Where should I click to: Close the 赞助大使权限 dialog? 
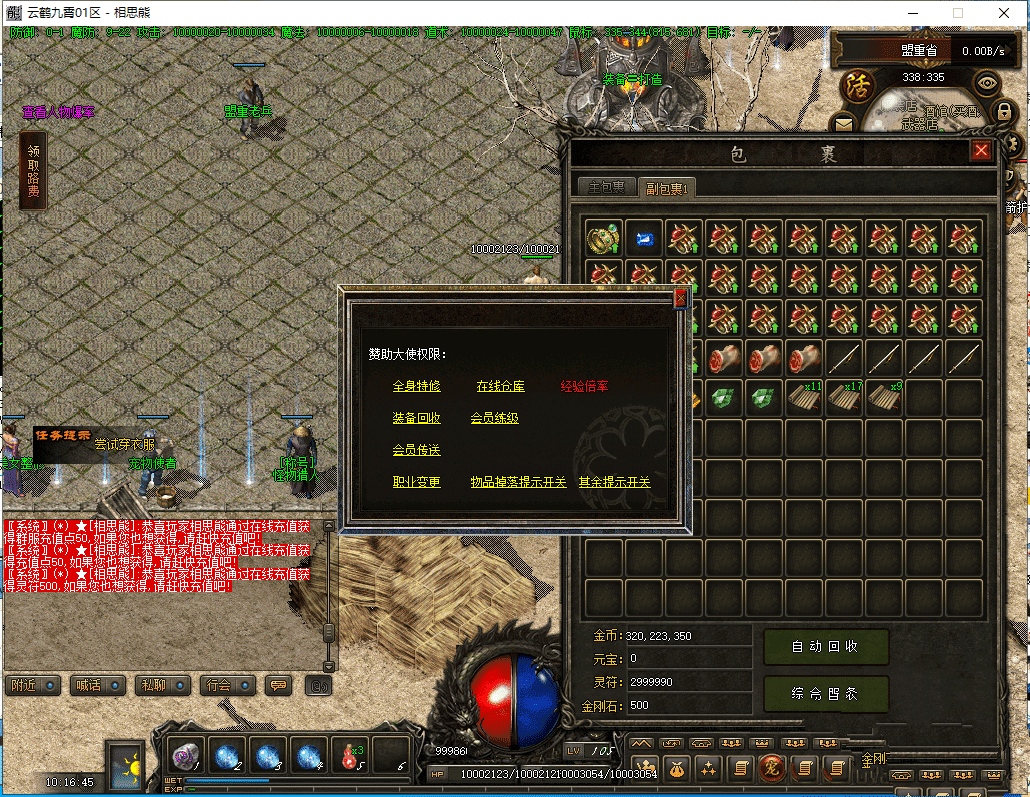pos(681,297)
